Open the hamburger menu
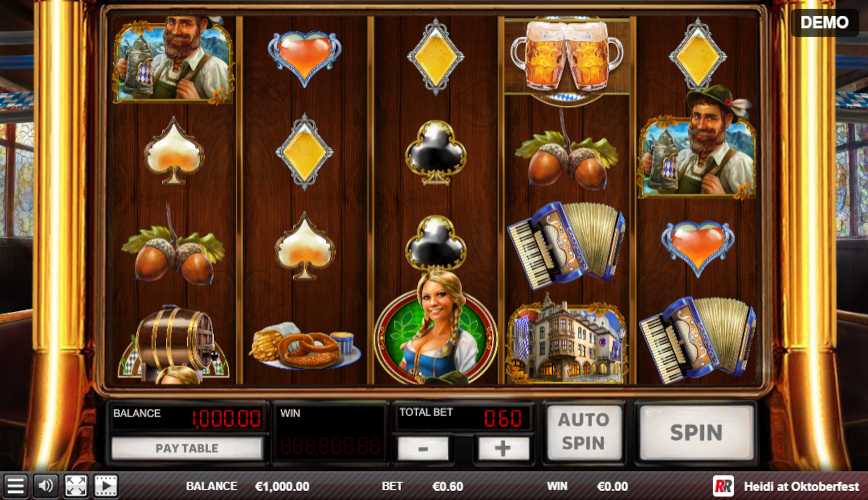This screenshot has height=500, width=868. click(x=14, y=487)
